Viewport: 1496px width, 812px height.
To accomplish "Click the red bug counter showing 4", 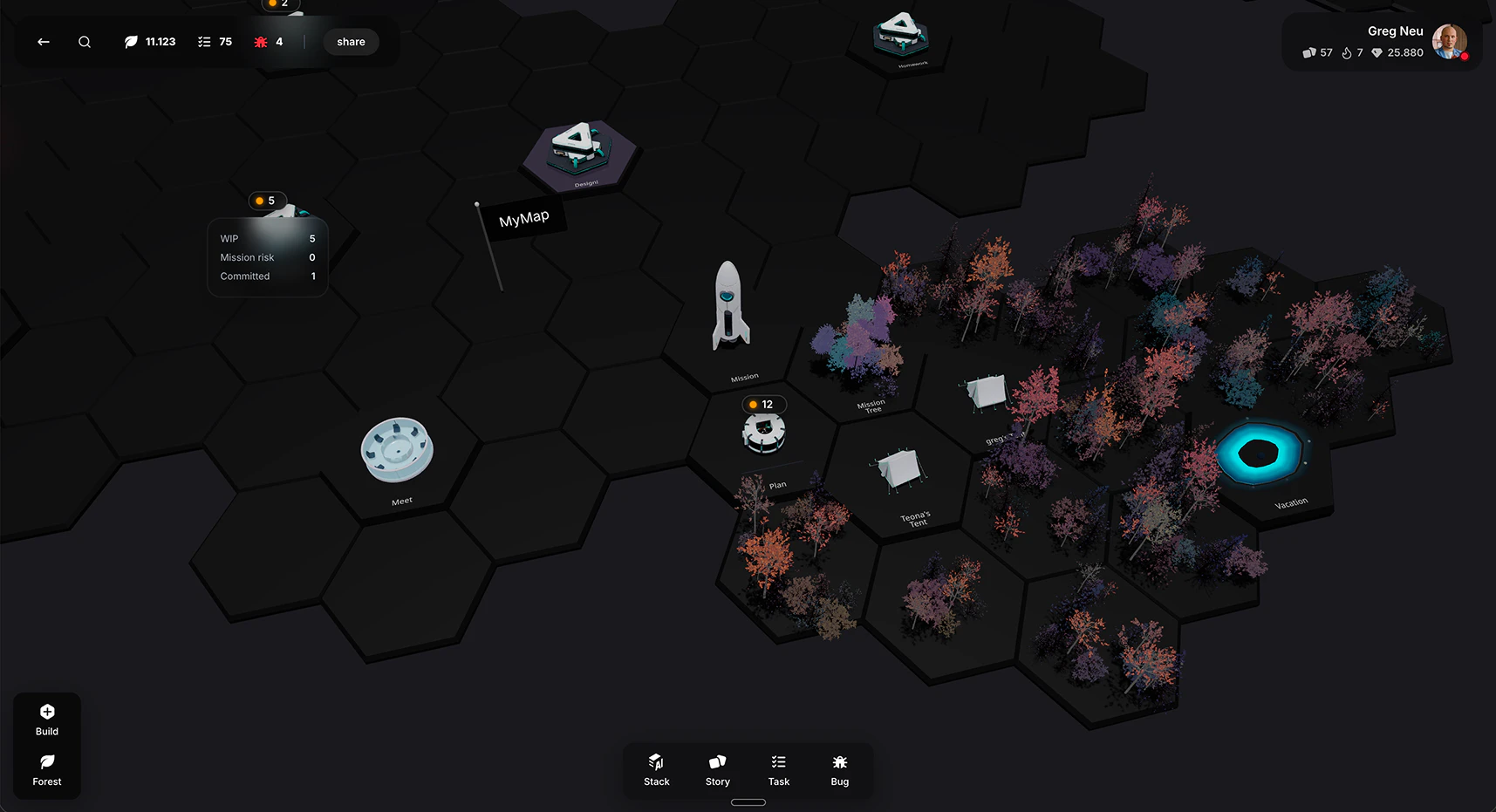I will pos(259,41).
